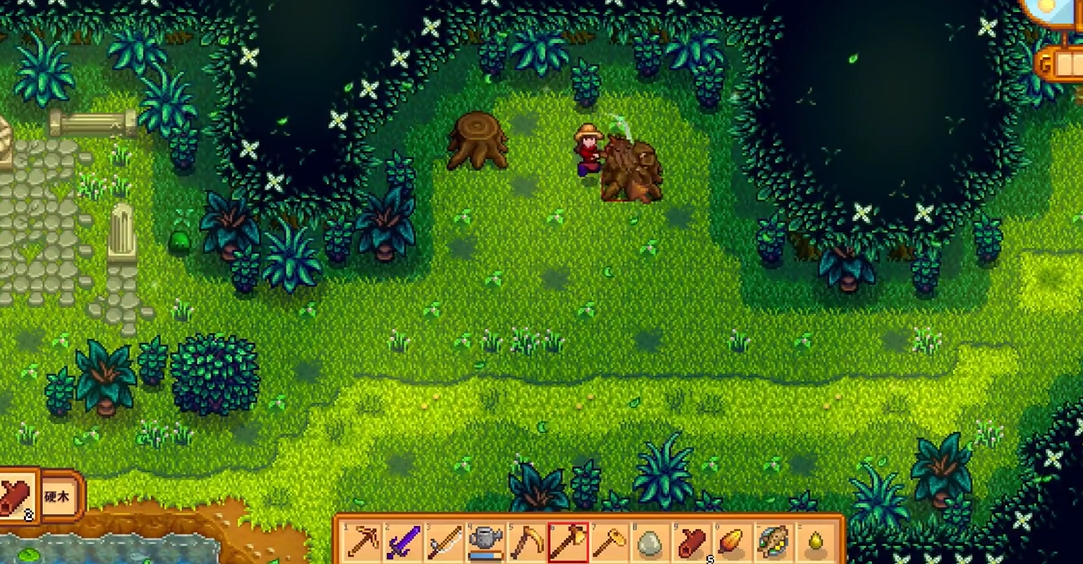The height and width of the screenshot is (564, 1083).
Task: Switch to the scythe
Action: coord(526,543)
